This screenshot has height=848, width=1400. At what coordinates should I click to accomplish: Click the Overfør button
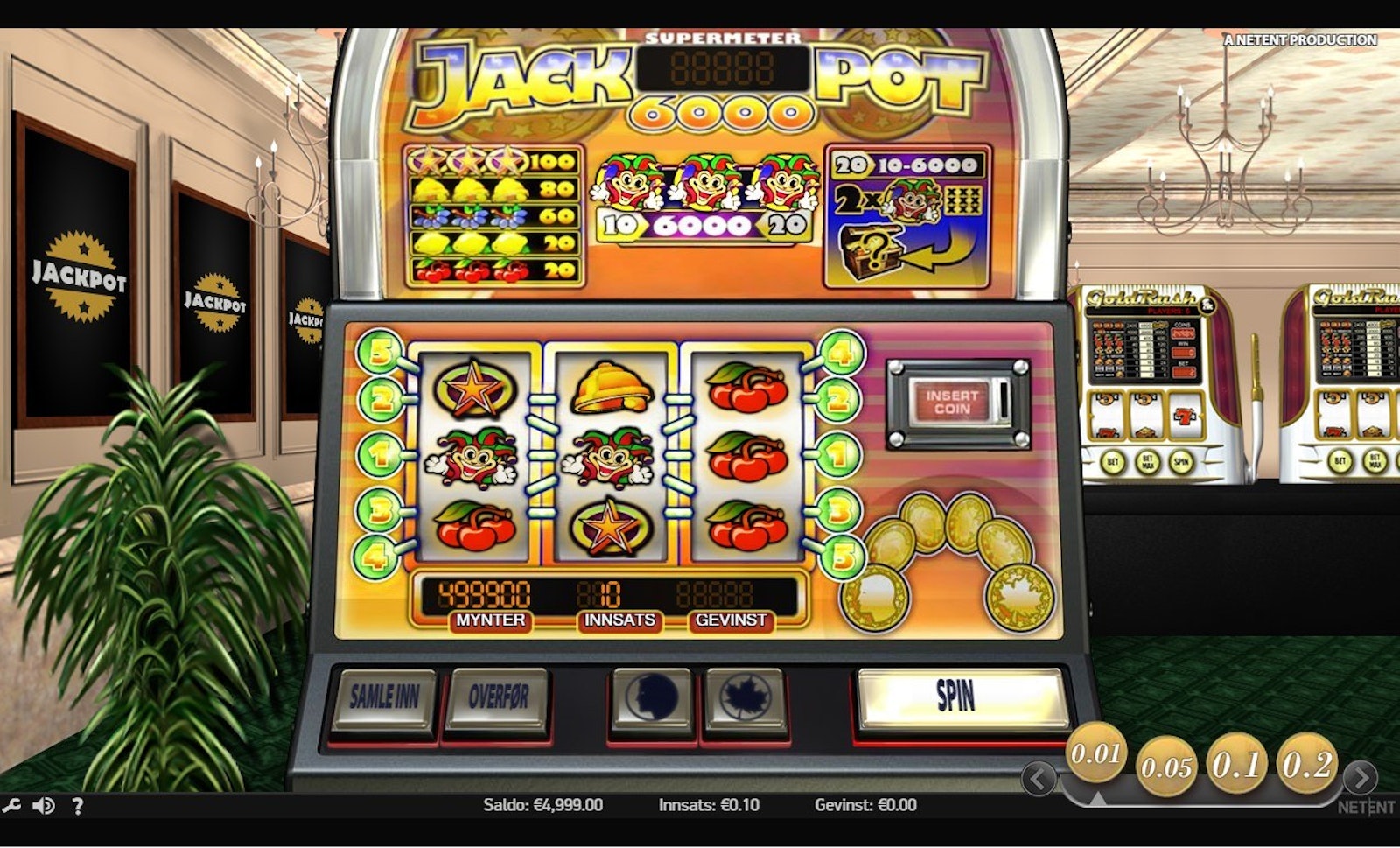pos(497,697)
